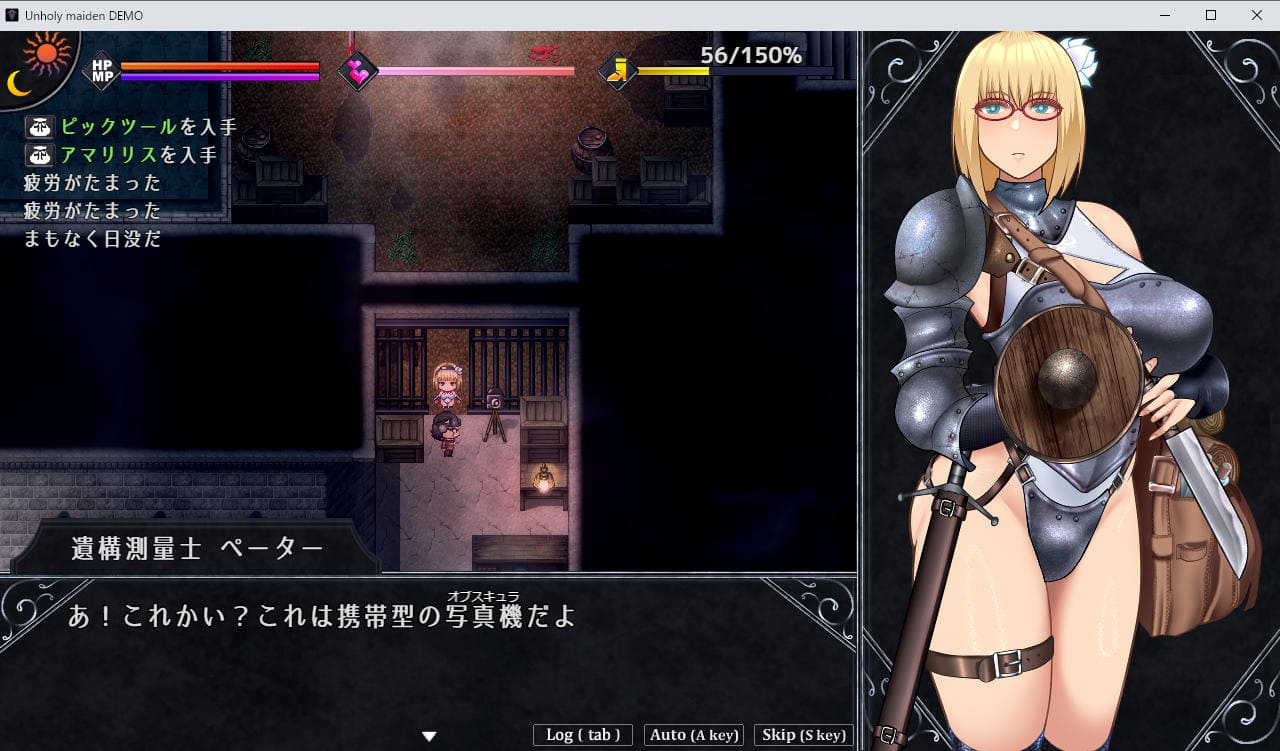Open the dialogue Log
1280x751 pixels.
pos(583,735)
